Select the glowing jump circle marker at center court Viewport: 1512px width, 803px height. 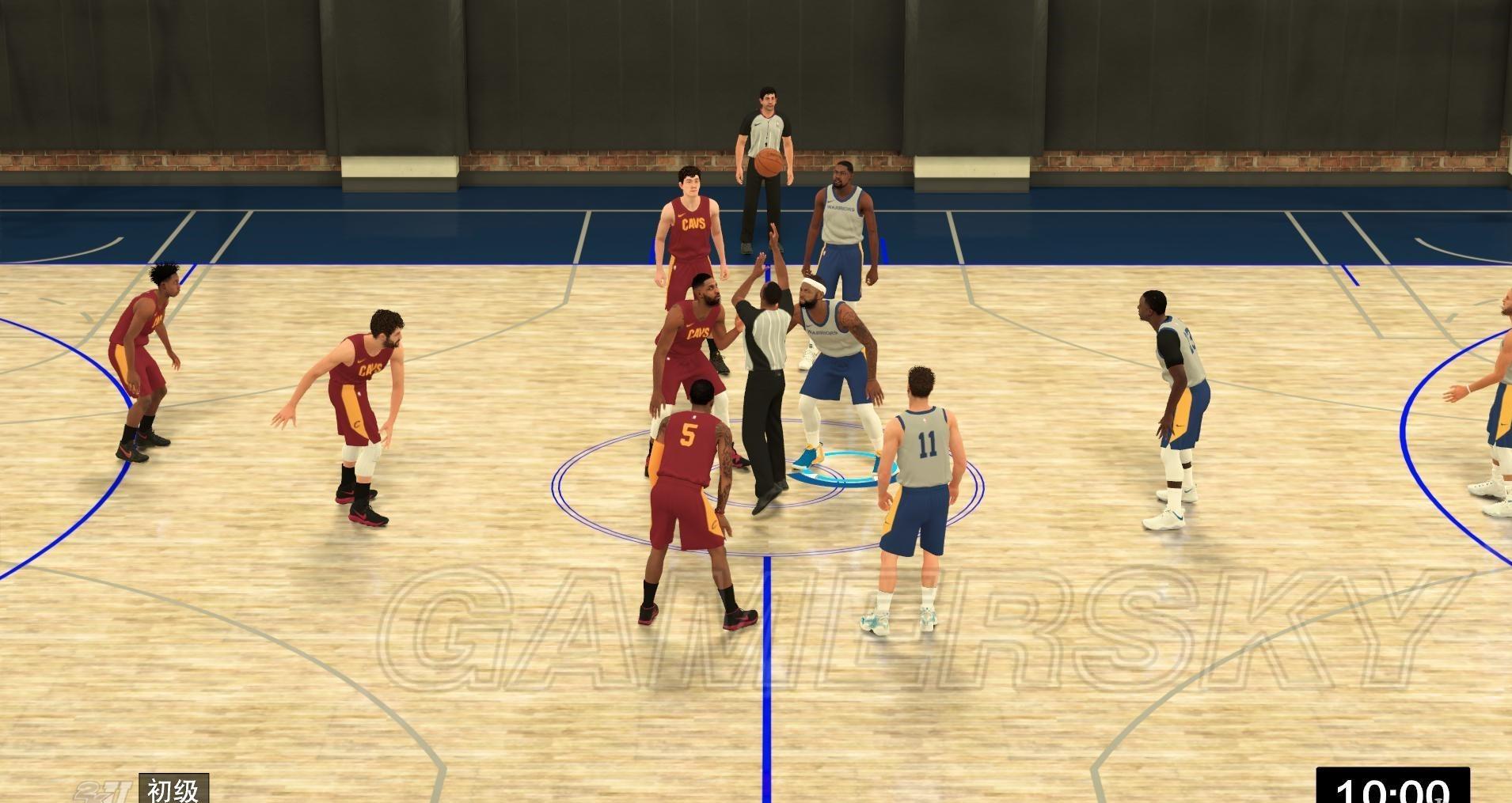tap(843, 467)
